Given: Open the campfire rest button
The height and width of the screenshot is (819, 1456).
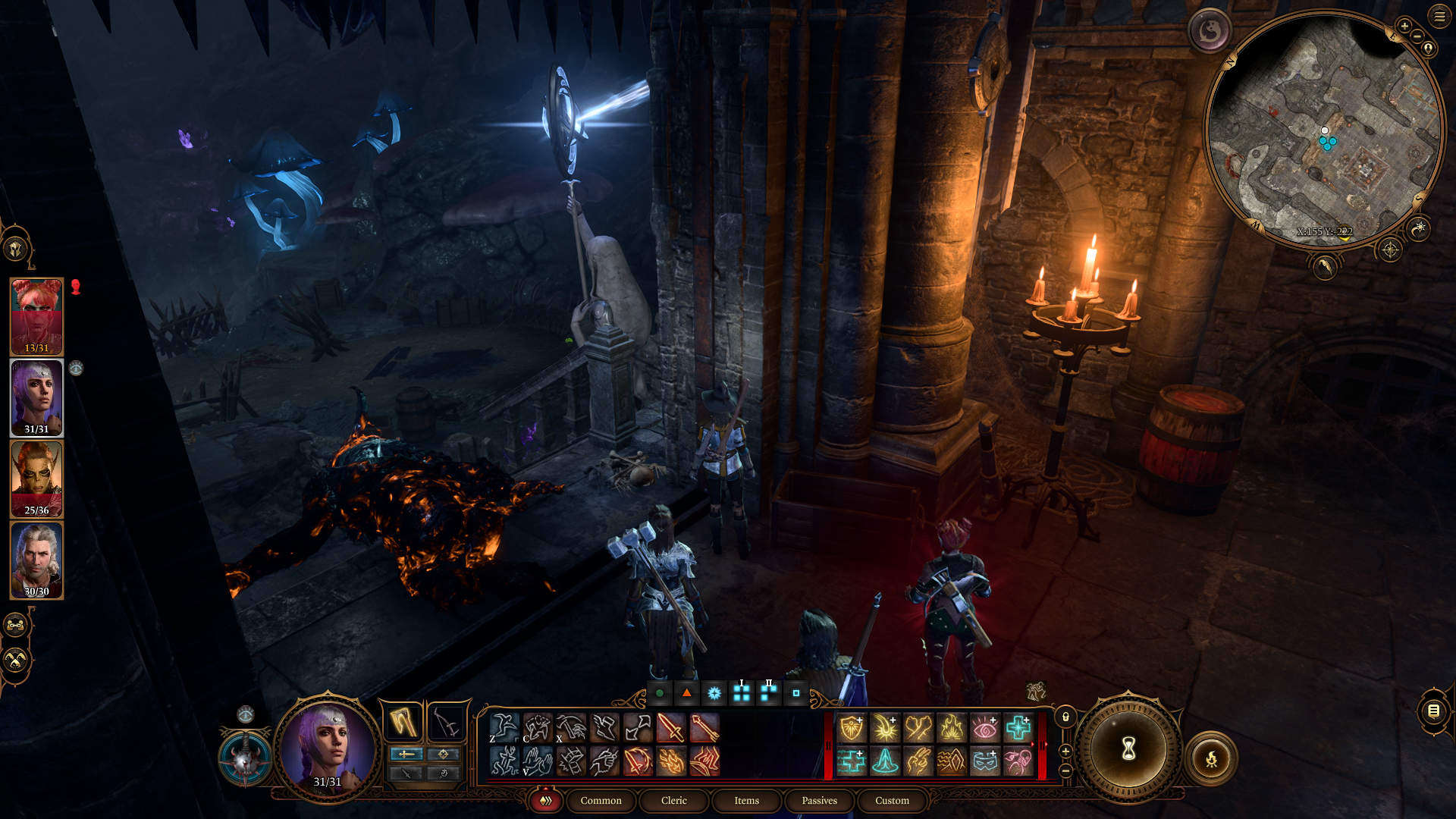Looking at the screenshot, I should (x=1211, y=758).
